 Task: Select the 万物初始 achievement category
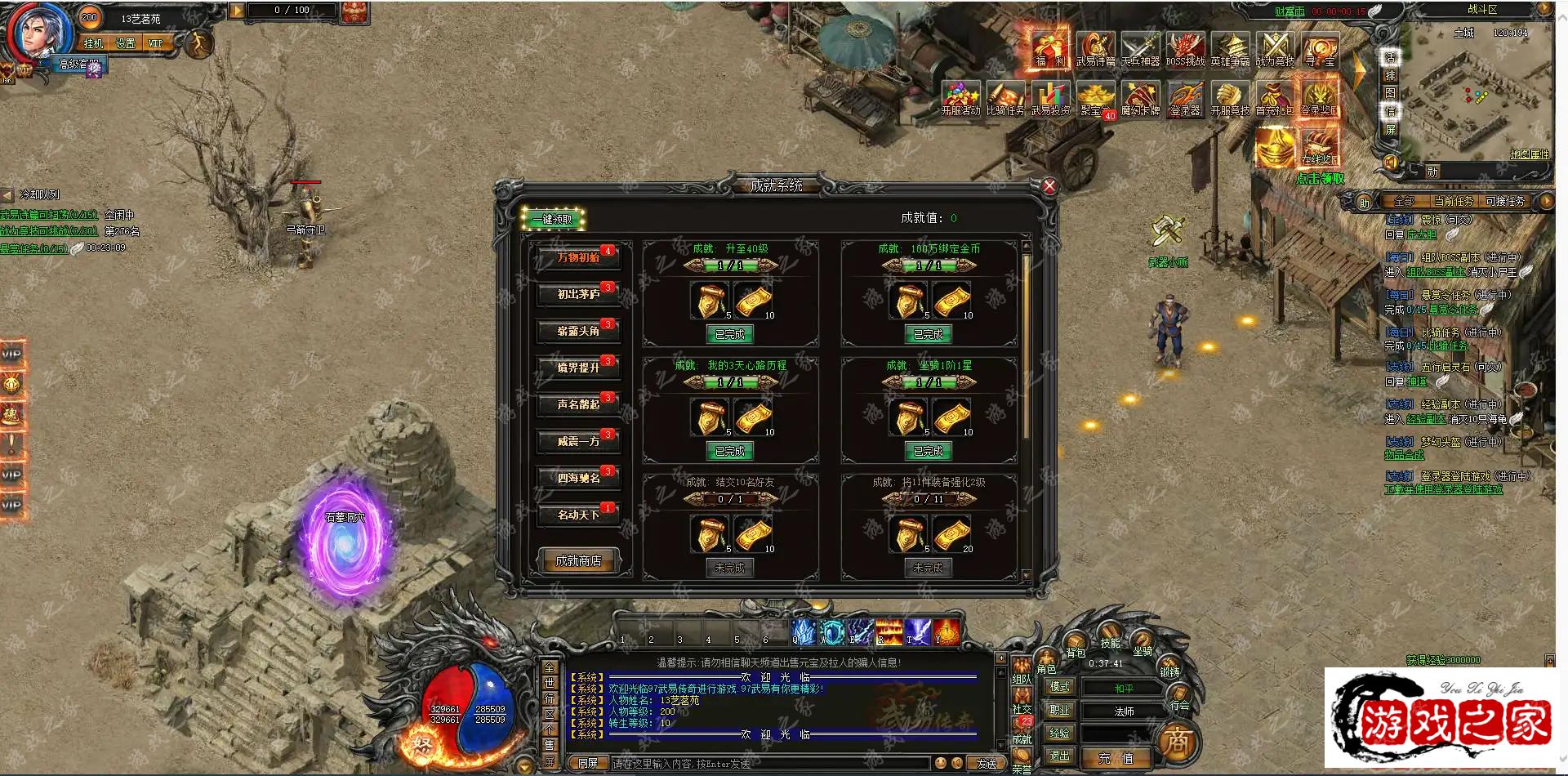pyautogui.click(x=578, y=258)
